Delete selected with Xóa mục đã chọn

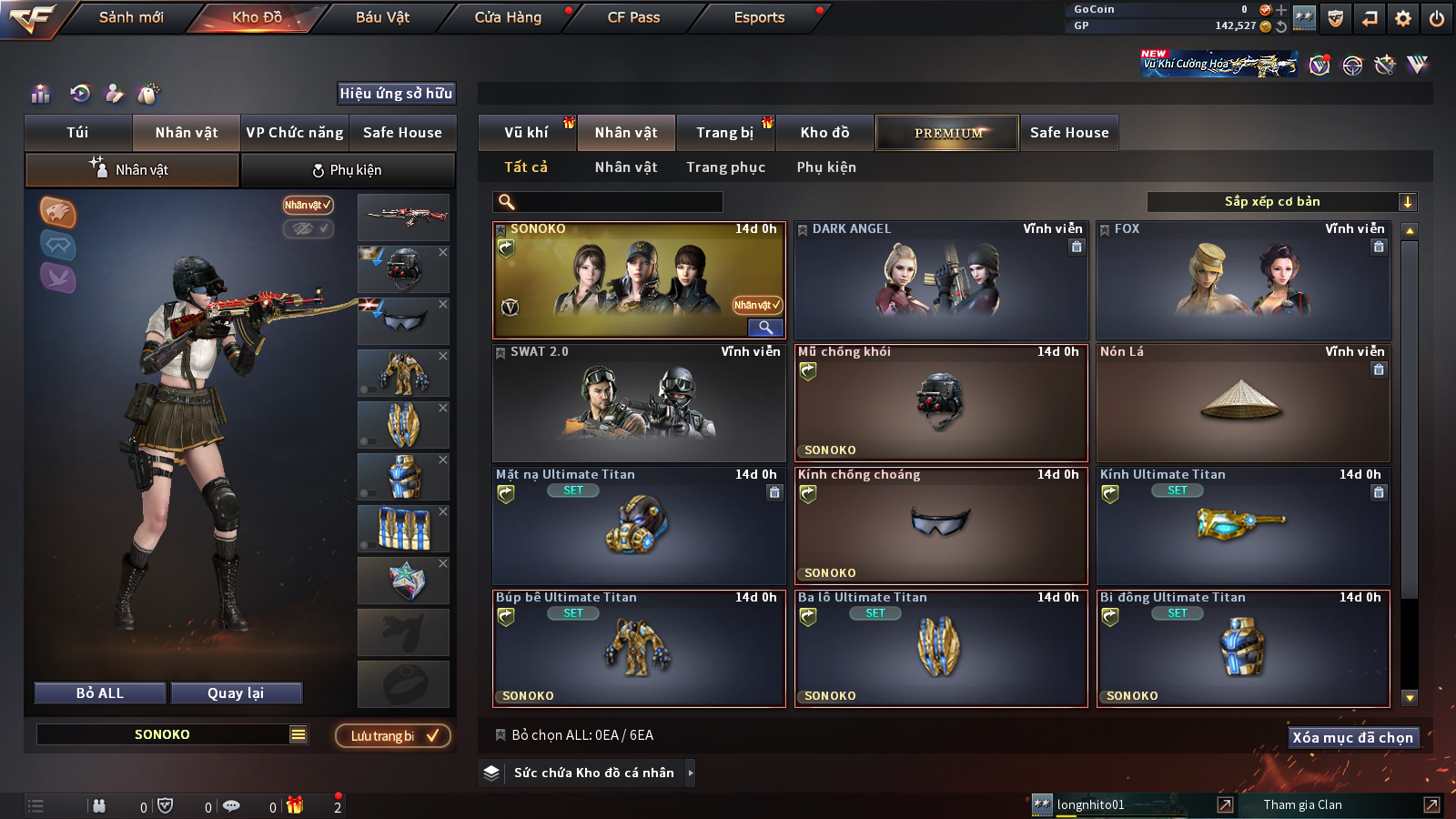1352,737
